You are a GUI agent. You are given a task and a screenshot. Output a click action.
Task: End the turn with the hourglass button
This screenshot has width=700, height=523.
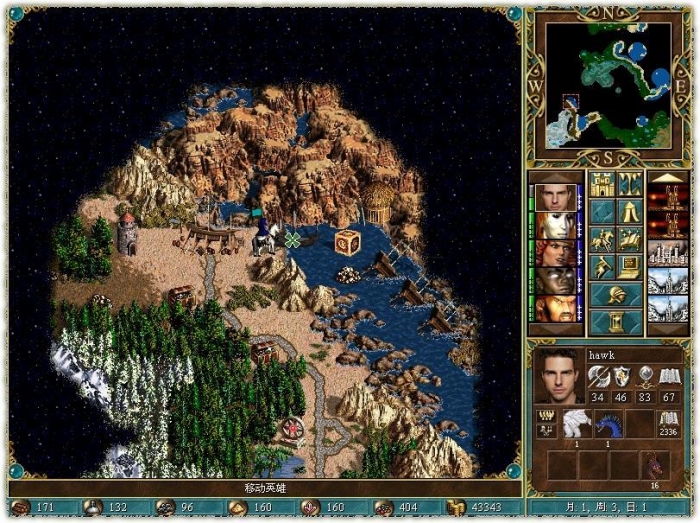click(x=616, y=322)
